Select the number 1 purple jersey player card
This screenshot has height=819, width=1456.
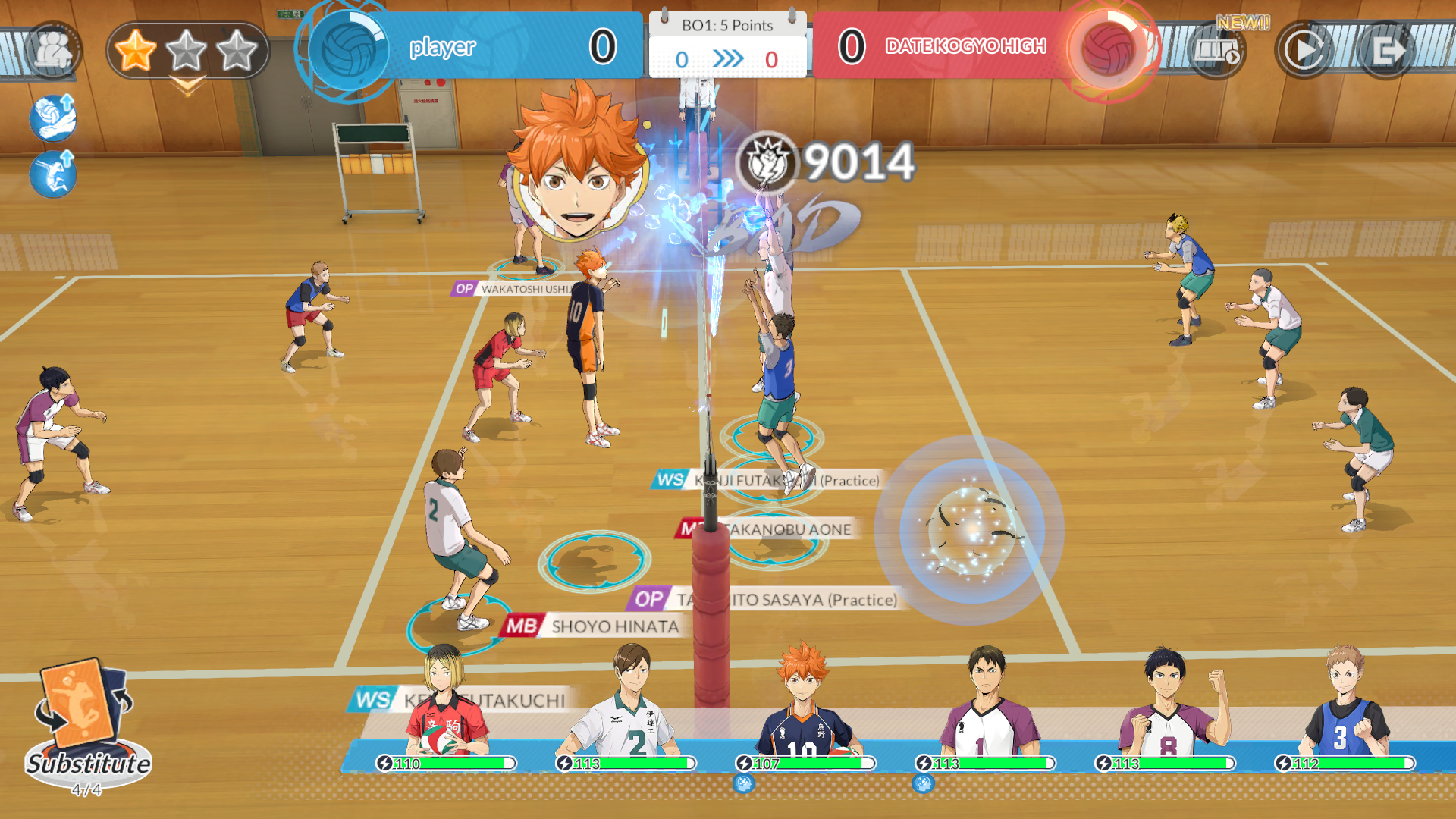click(986, 705)
